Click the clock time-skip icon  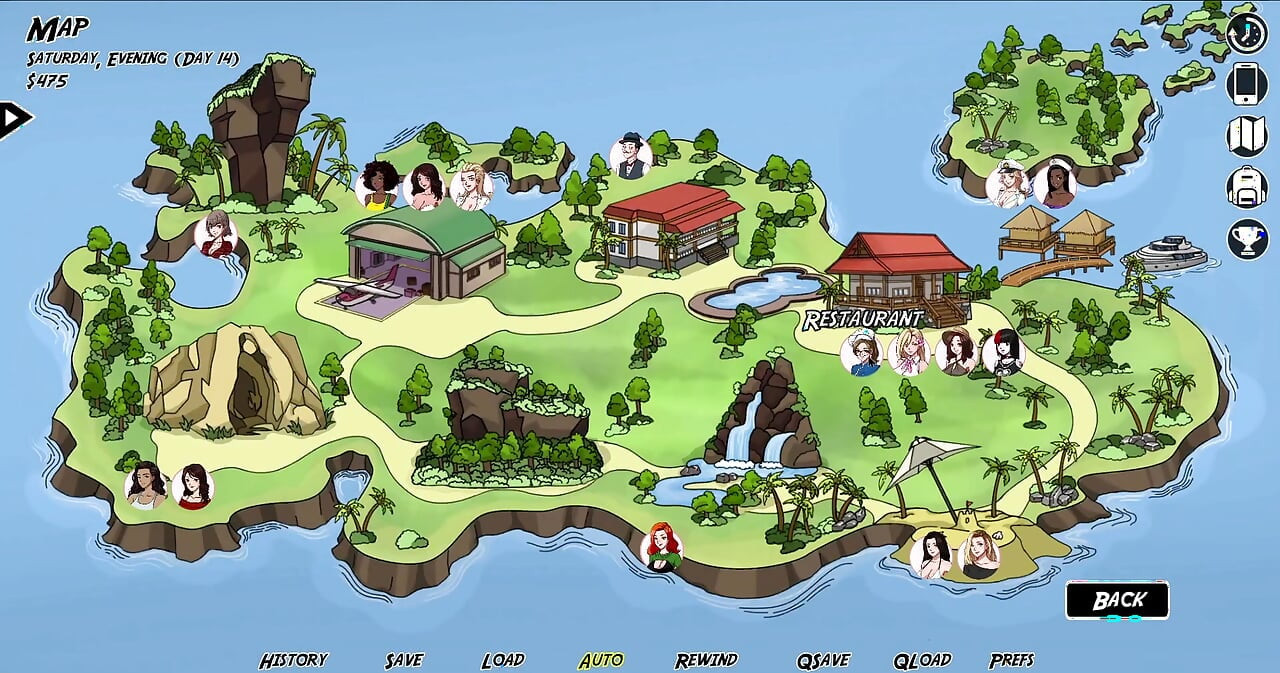point(1246,32)
